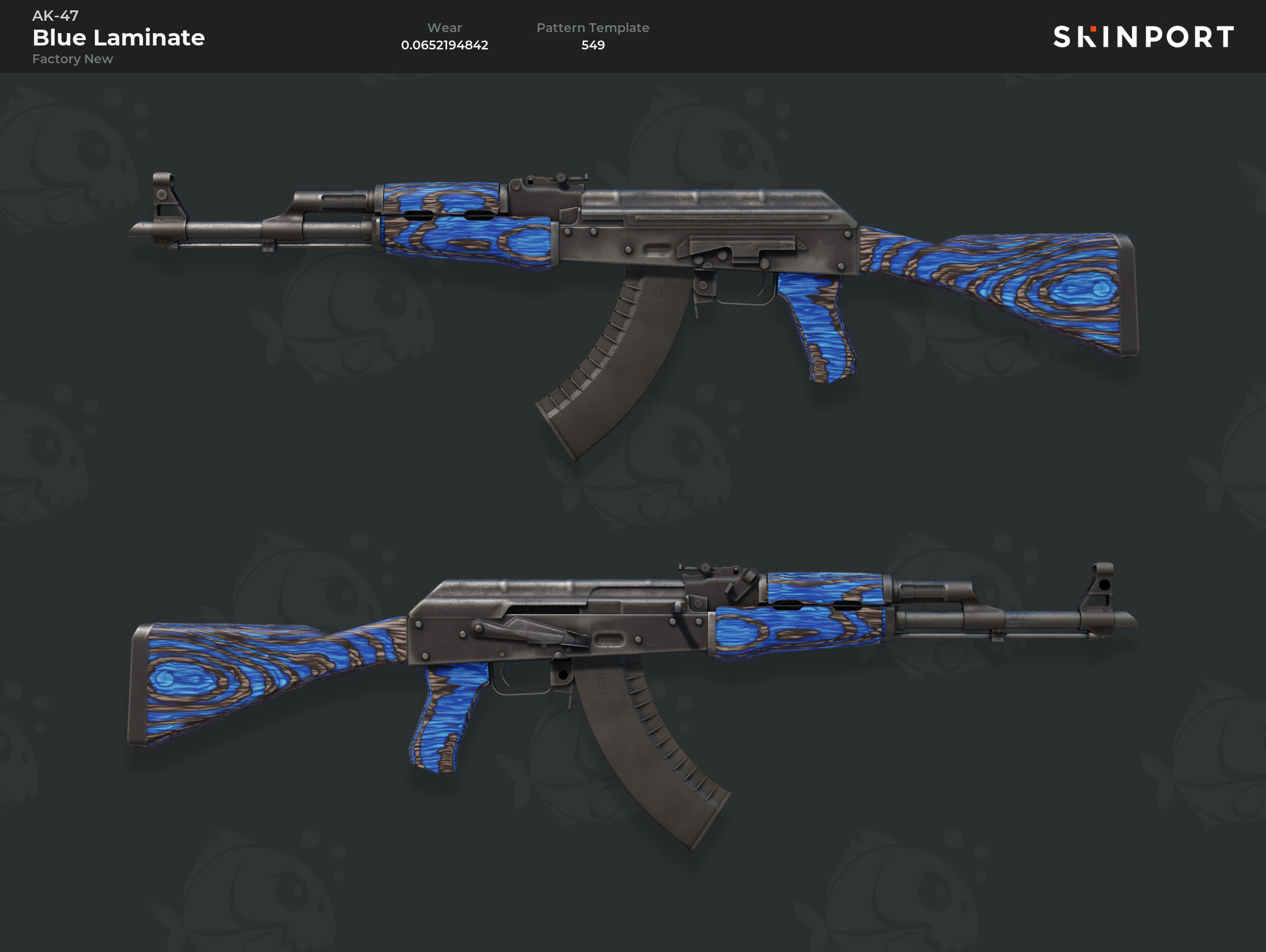Image resolution: width=1266 pixels, height=952 pixels.
Task: Click the Skinport logo
Action: click(x=1143, y=37)
